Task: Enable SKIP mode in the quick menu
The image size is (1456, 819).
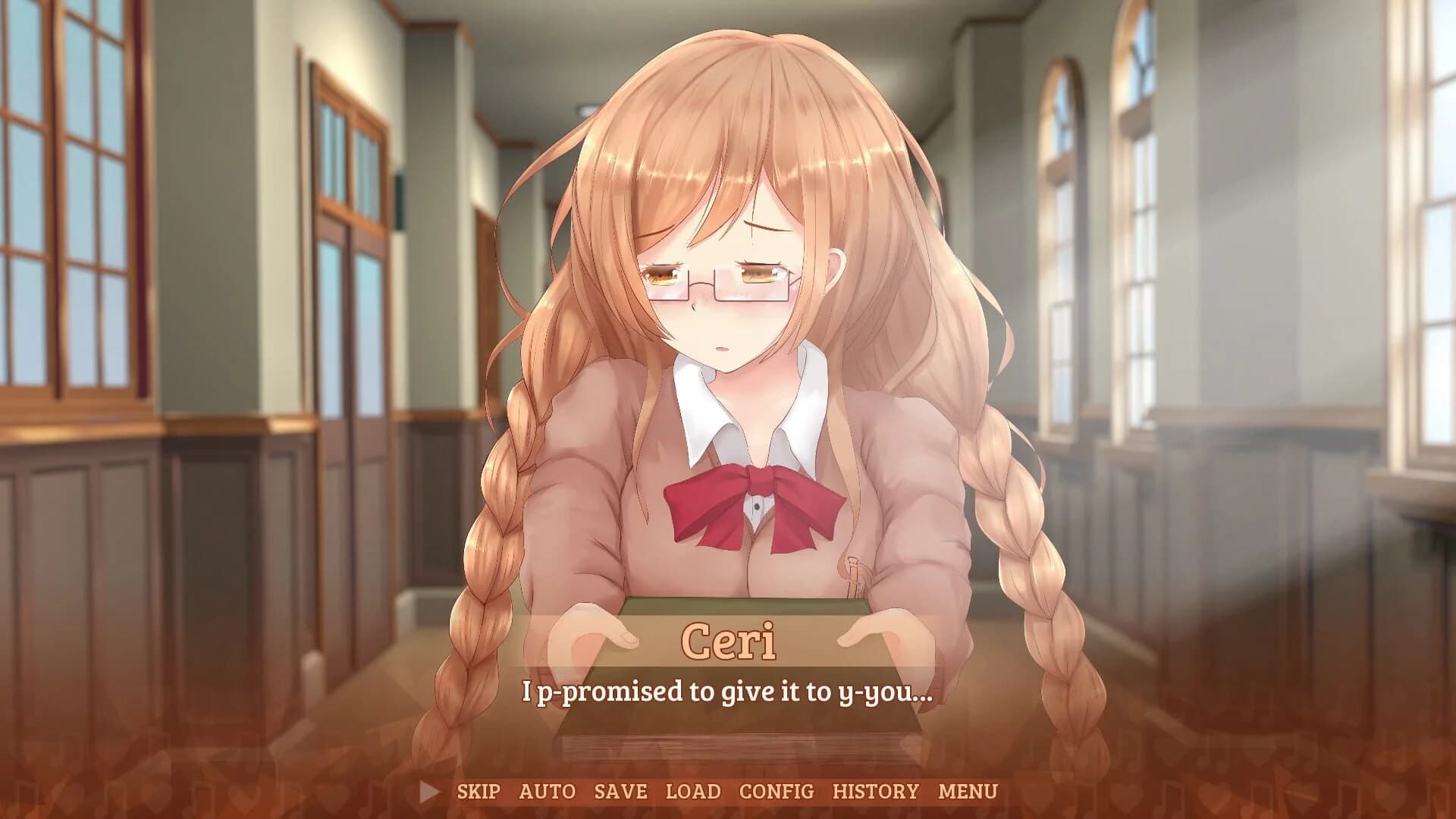Action: (478, 791)
